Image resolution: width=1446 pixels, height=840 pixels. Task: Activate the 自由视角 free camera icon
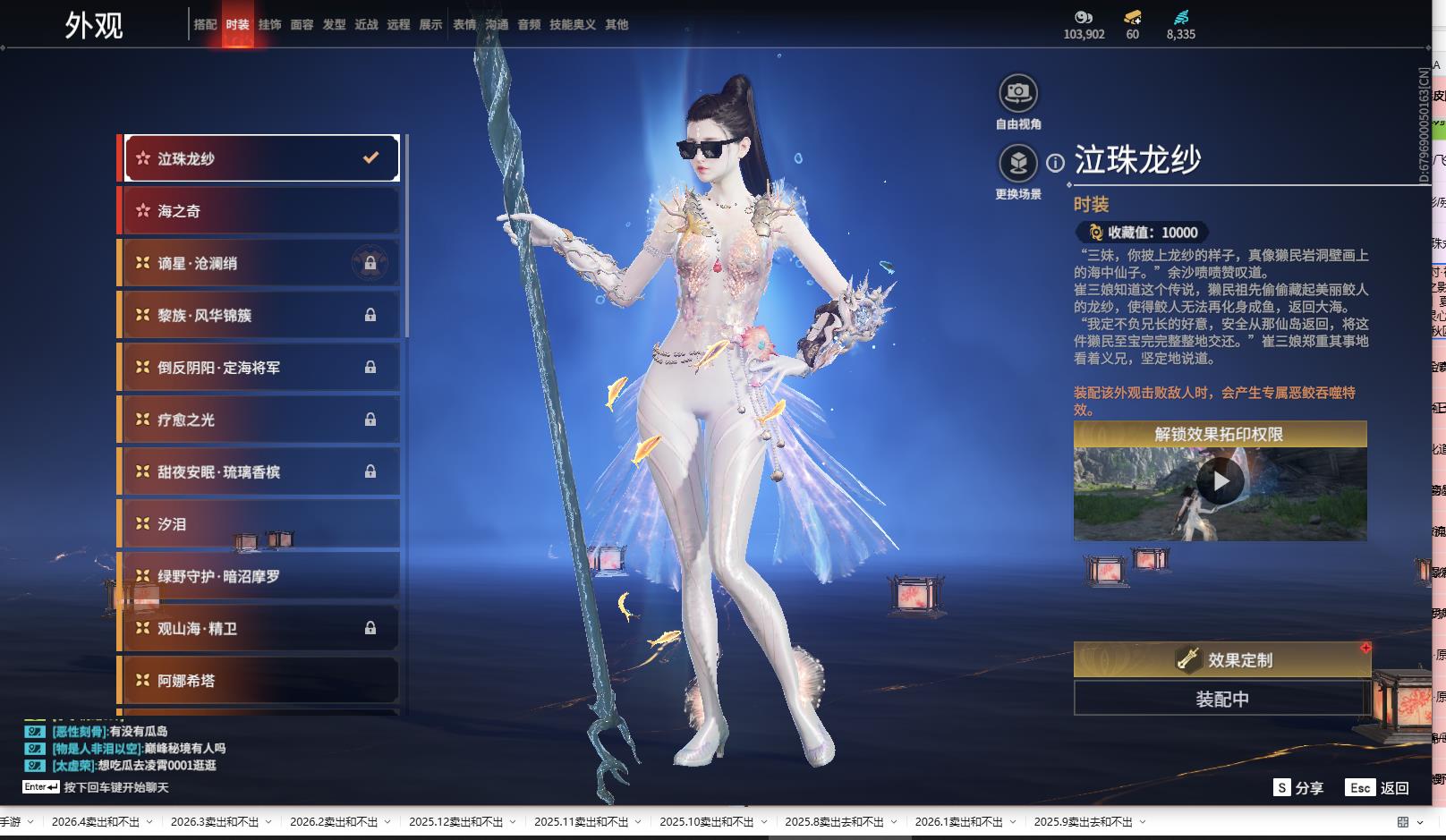[1018, 94]
